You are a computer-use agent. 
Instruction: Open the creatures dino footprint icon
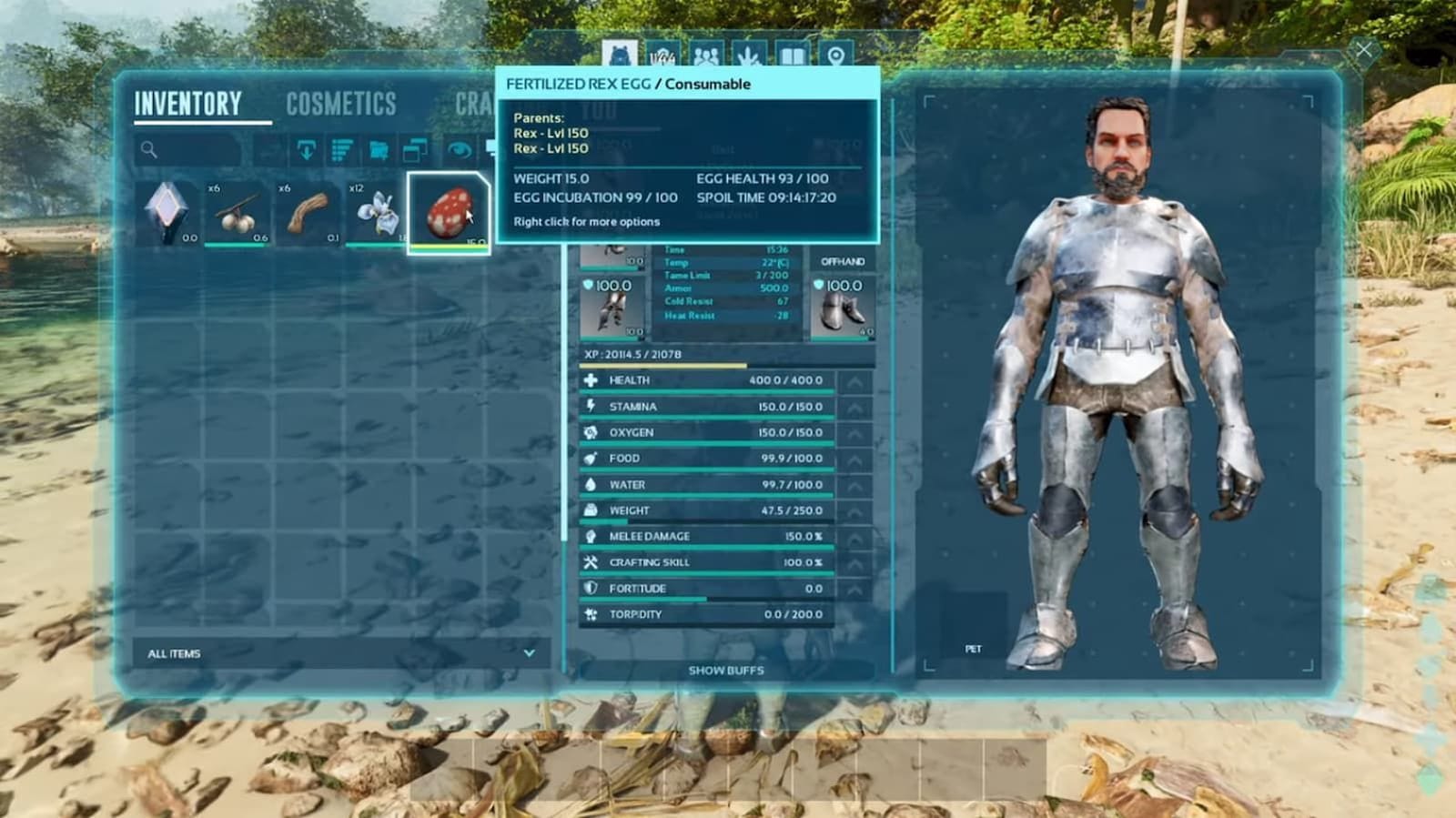coord(751,55)
